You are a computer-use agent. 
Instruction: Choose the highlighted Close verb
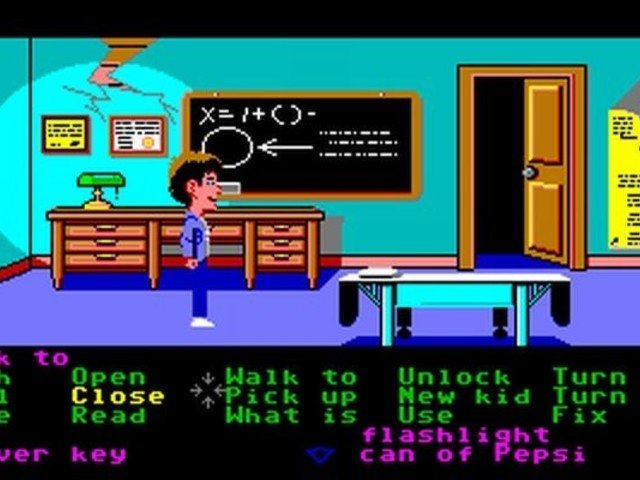point(117,396)
